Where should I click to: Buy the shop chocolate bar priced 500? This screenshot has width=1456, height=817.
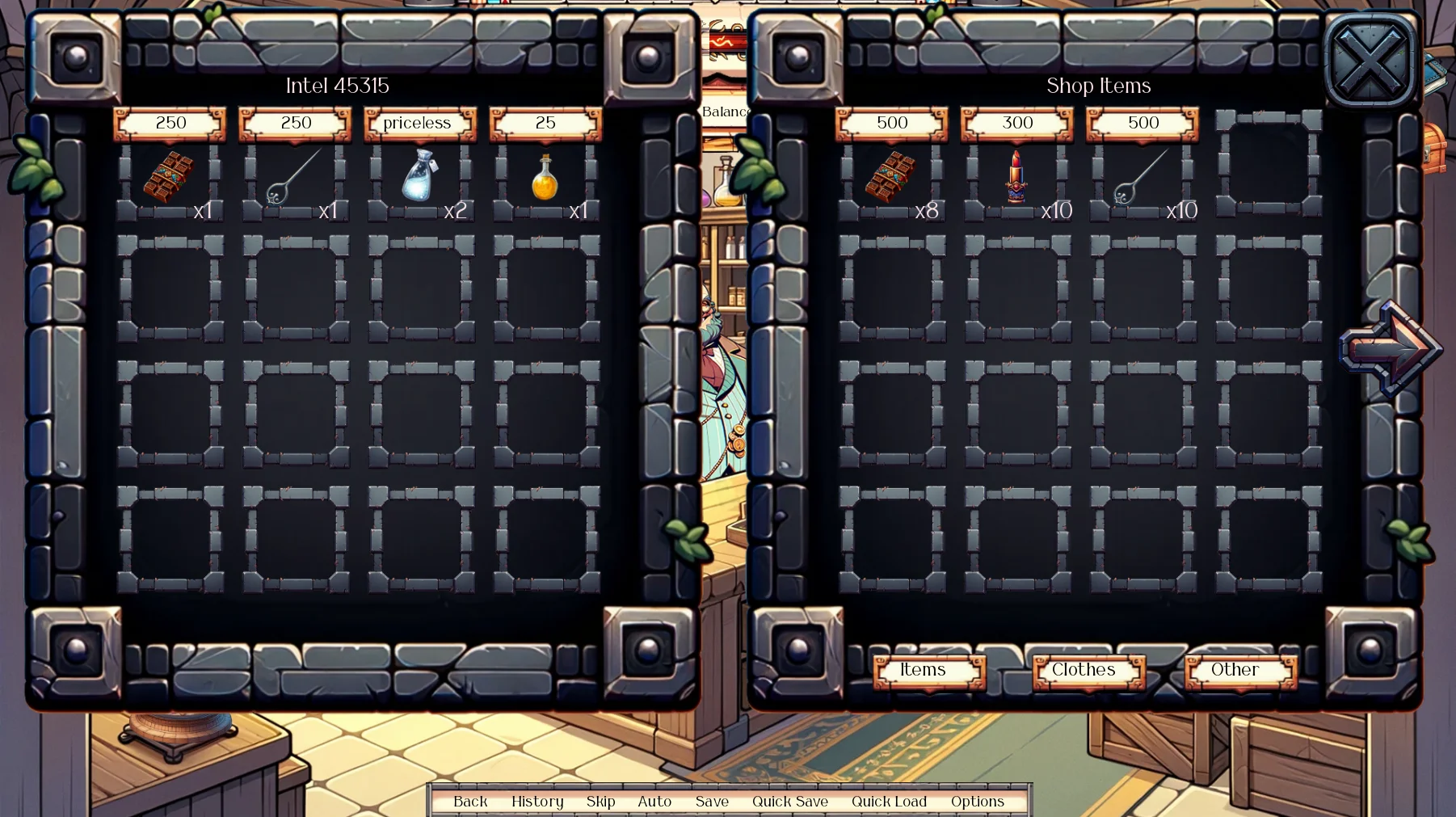click(890, 177)
